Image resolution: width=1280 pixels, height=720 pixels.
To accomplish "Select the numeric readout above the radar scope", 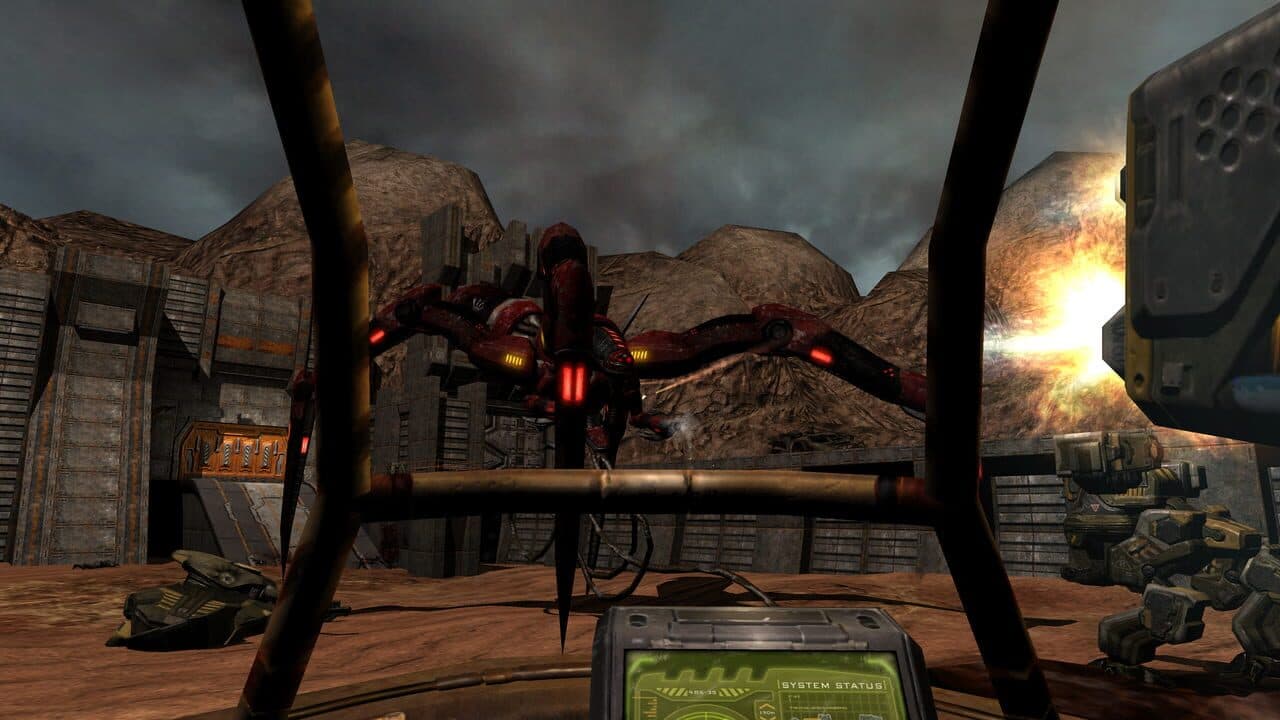I will tap(701, 691).
